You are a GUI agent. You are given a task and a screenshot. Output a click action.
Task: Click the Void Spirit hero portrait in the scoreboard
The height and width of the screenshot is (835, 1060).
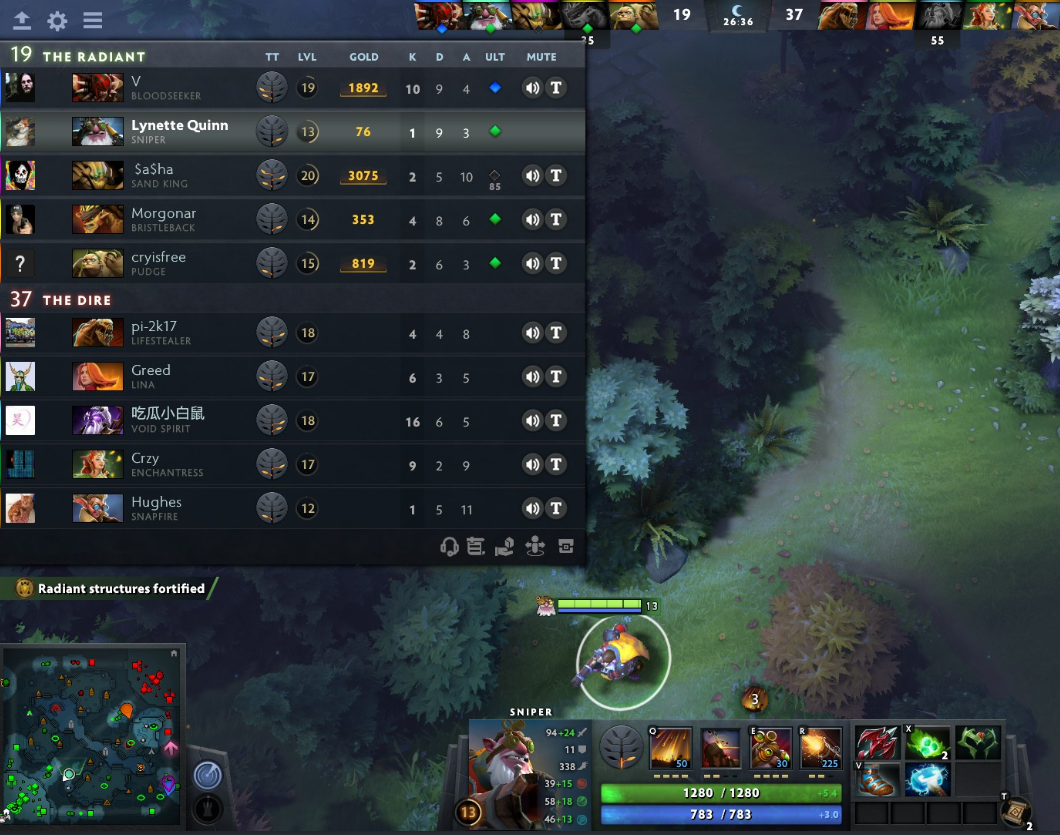[x=98, y=420]
